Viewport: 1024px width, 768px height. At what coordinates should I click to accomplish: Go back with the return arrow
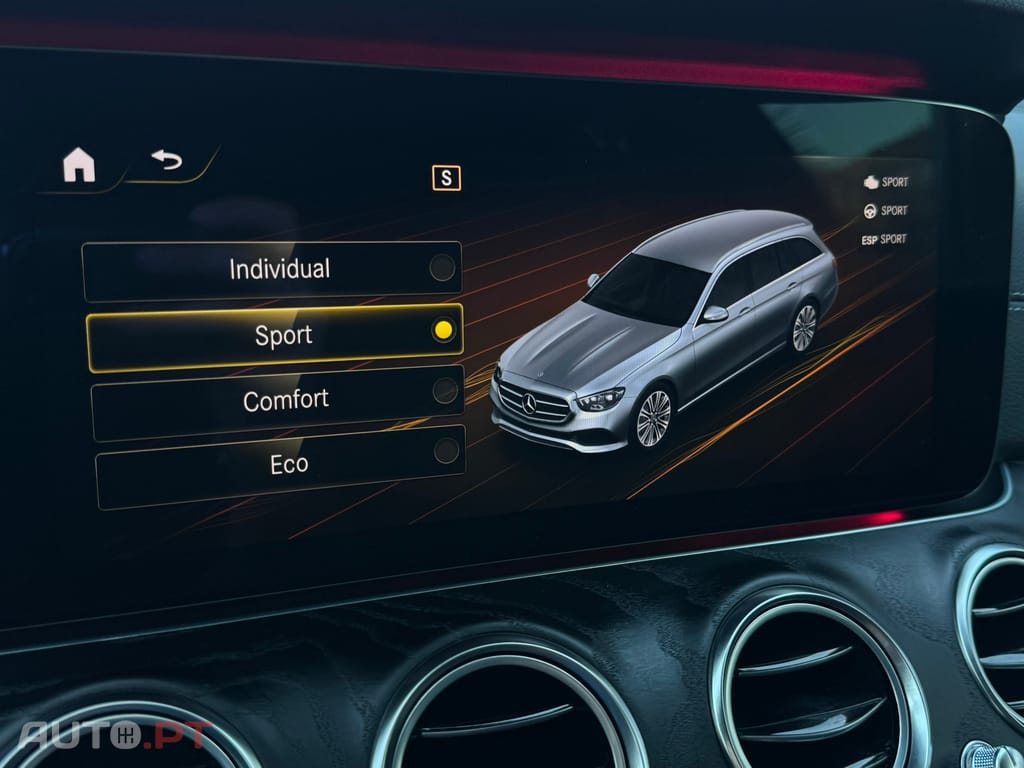(166, 159)
